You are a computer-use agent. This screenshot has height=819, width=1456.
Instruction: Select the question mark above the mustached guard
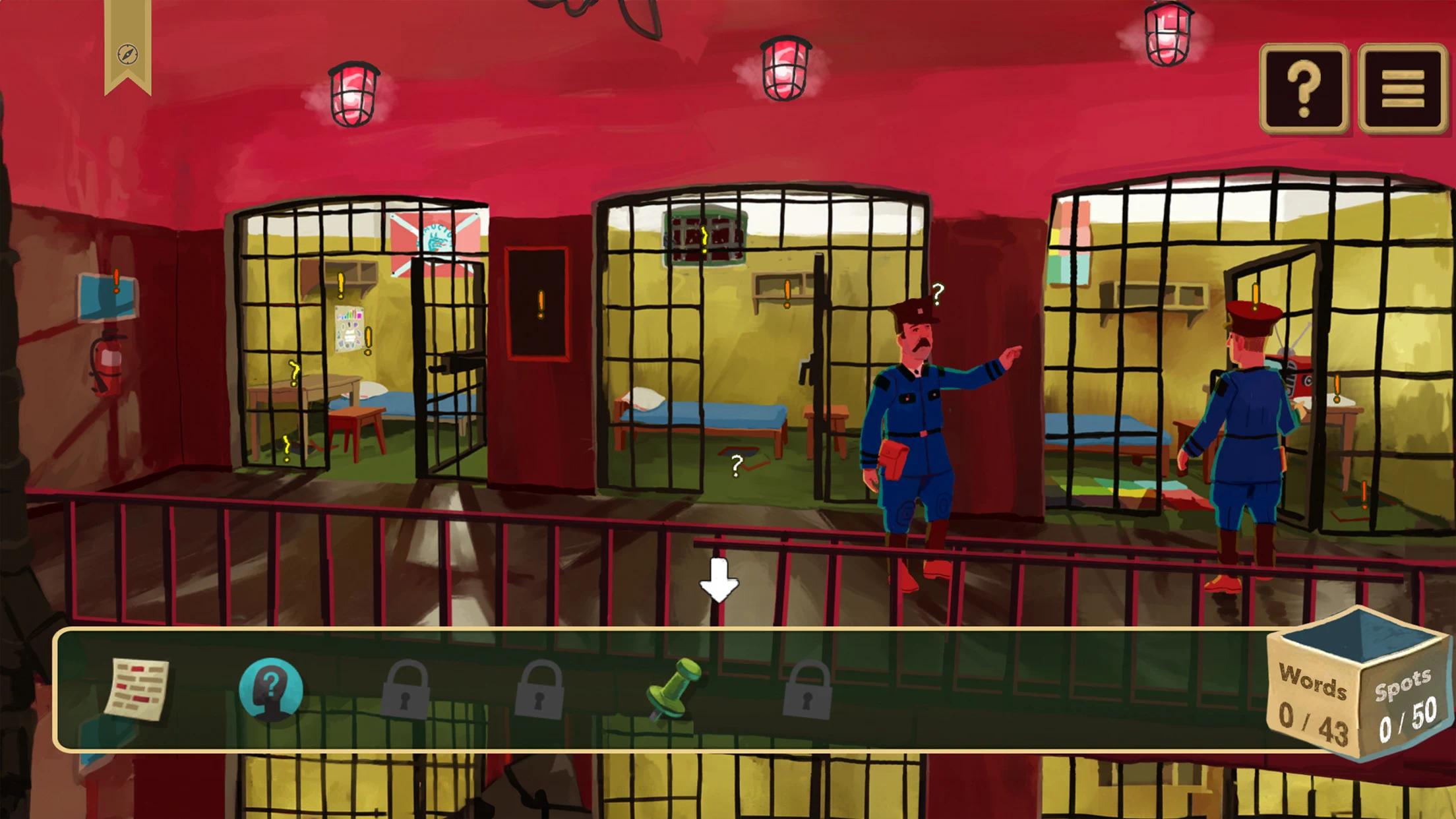938,293
